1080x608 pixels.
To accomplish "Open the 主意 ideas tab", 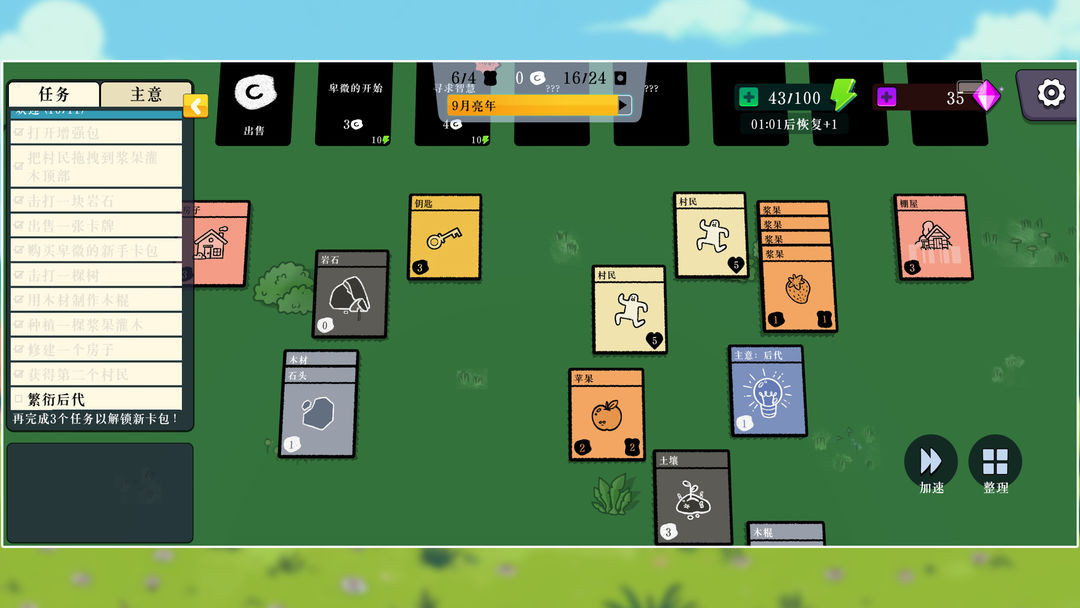I will 146,94.
